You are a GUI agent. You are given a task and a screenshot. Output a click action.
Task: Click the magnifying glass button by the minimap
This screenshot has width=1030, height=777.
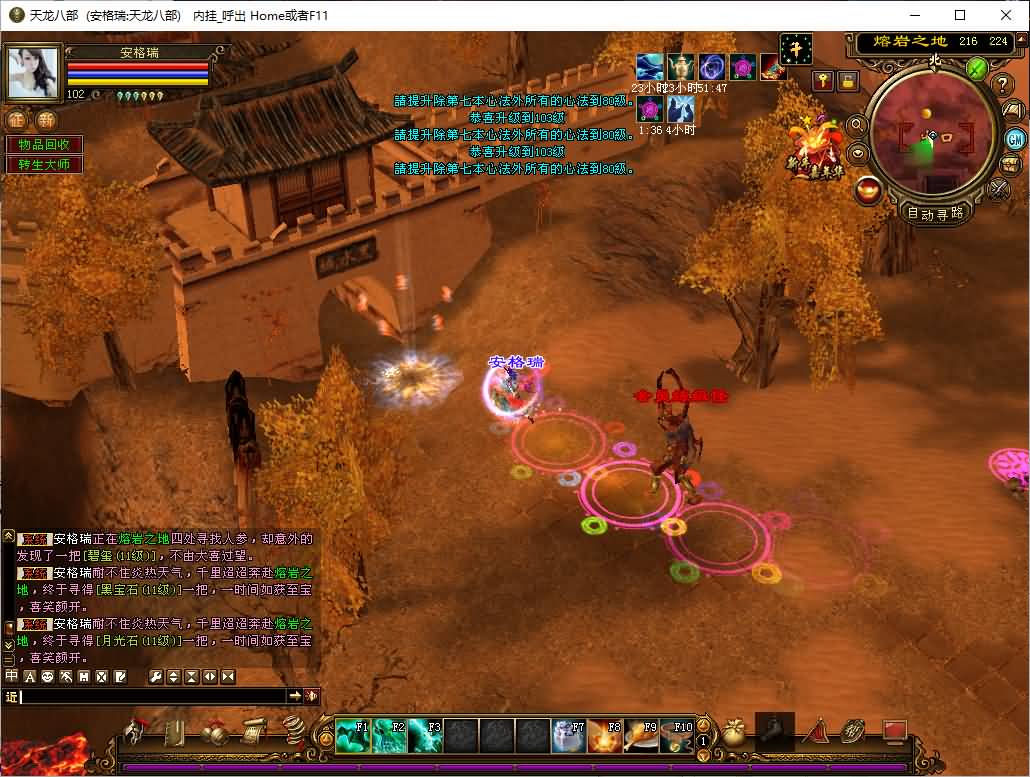(857, 125)
